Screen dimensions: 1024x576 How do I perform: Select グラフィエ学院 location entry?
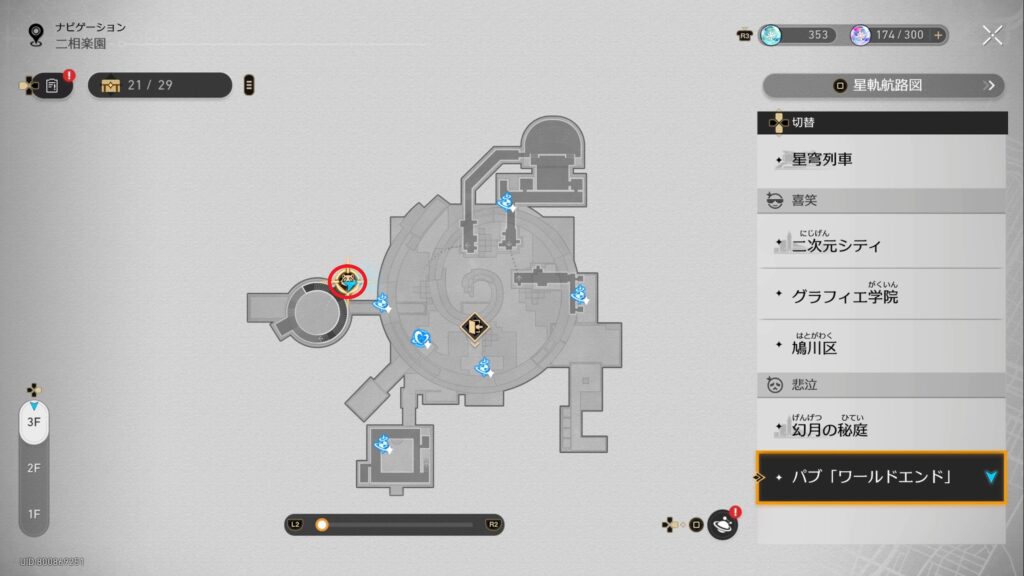(x=881, y=296)
